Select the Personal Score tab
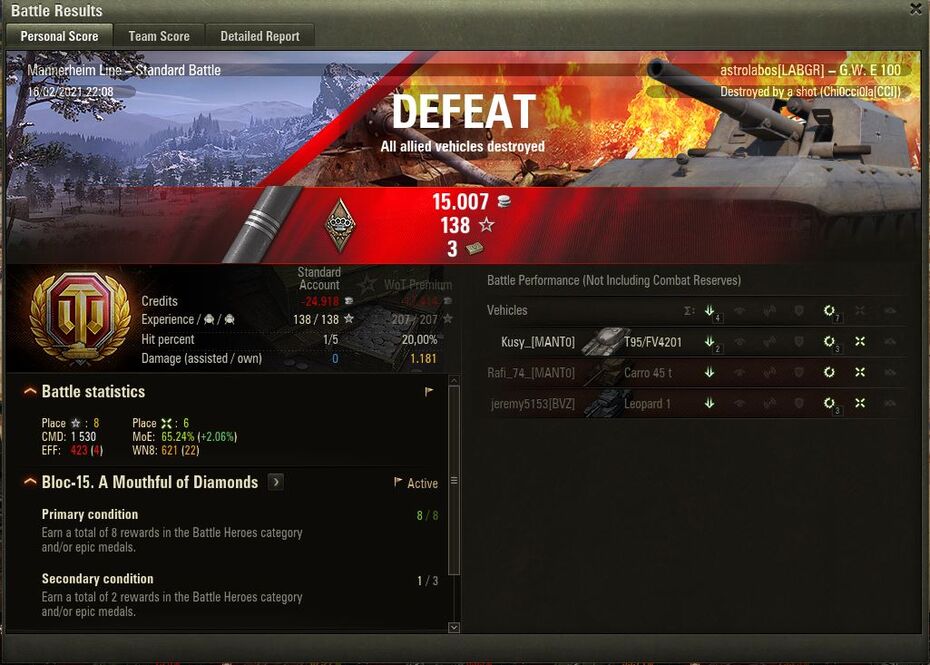 (60, 36)
